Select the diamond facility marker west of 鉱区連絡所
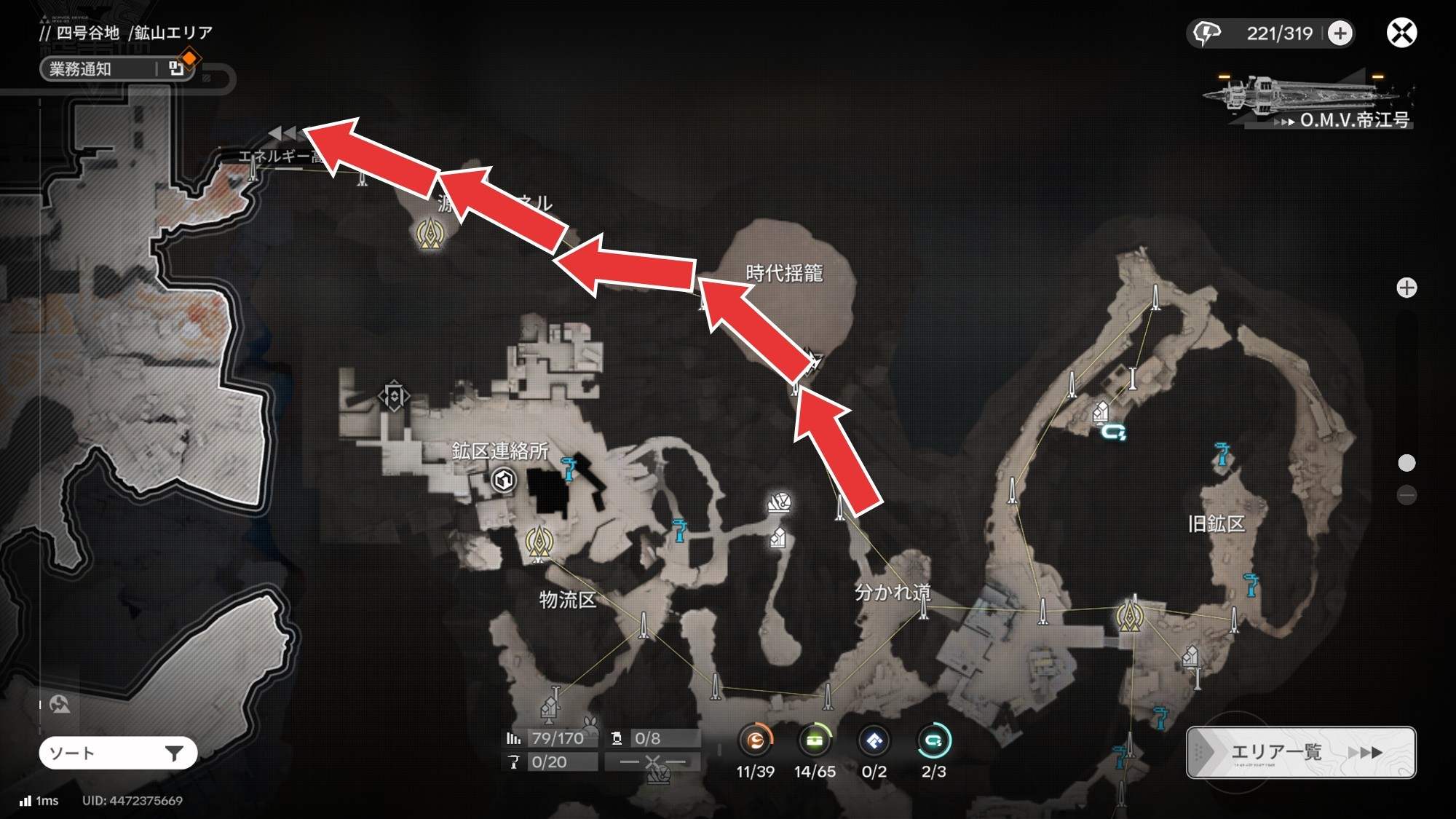The image size is (1456, 819). point(394,397)
